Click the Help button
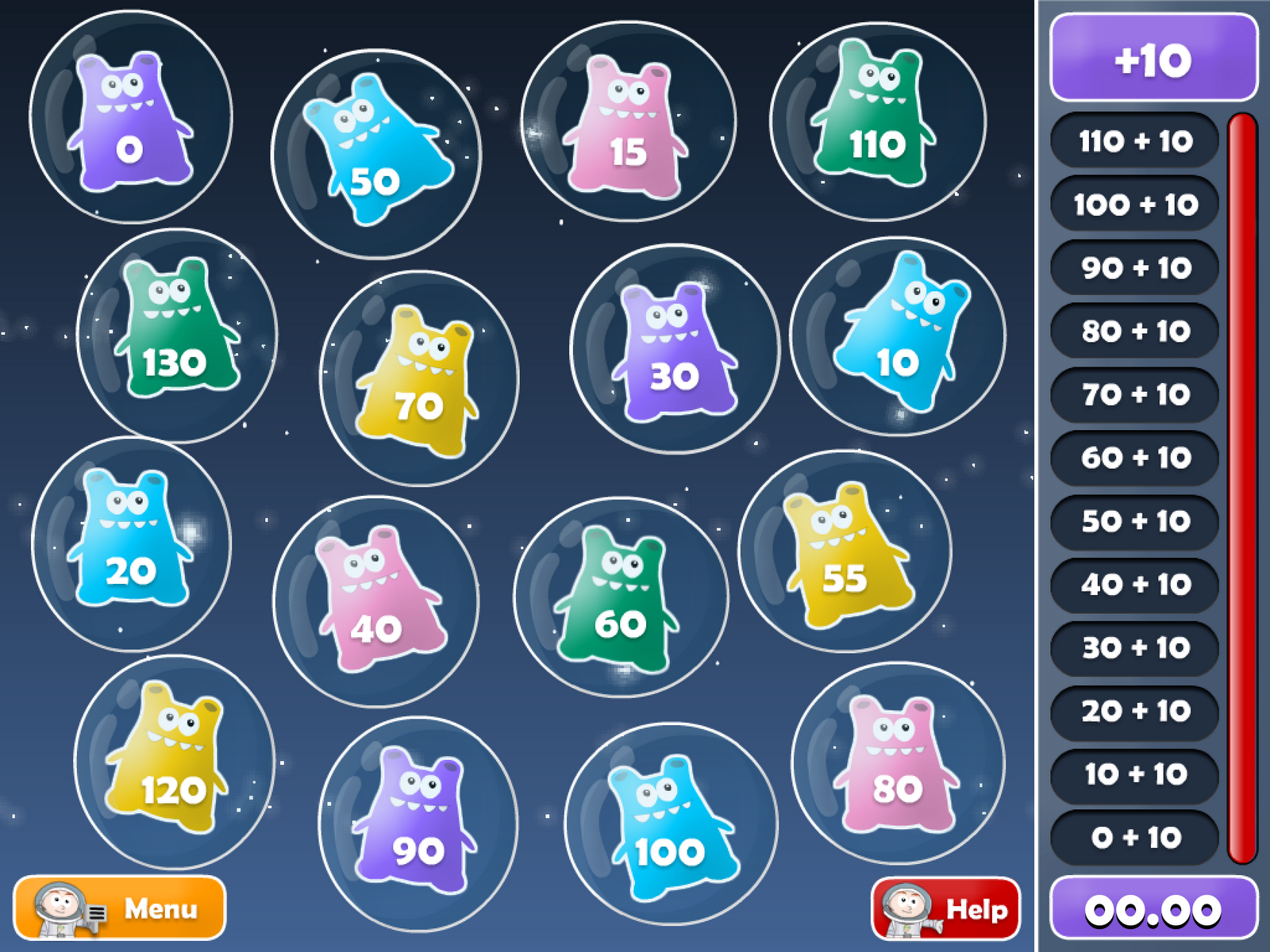The height and width of the screenshot is (952, 1270). 946,908
